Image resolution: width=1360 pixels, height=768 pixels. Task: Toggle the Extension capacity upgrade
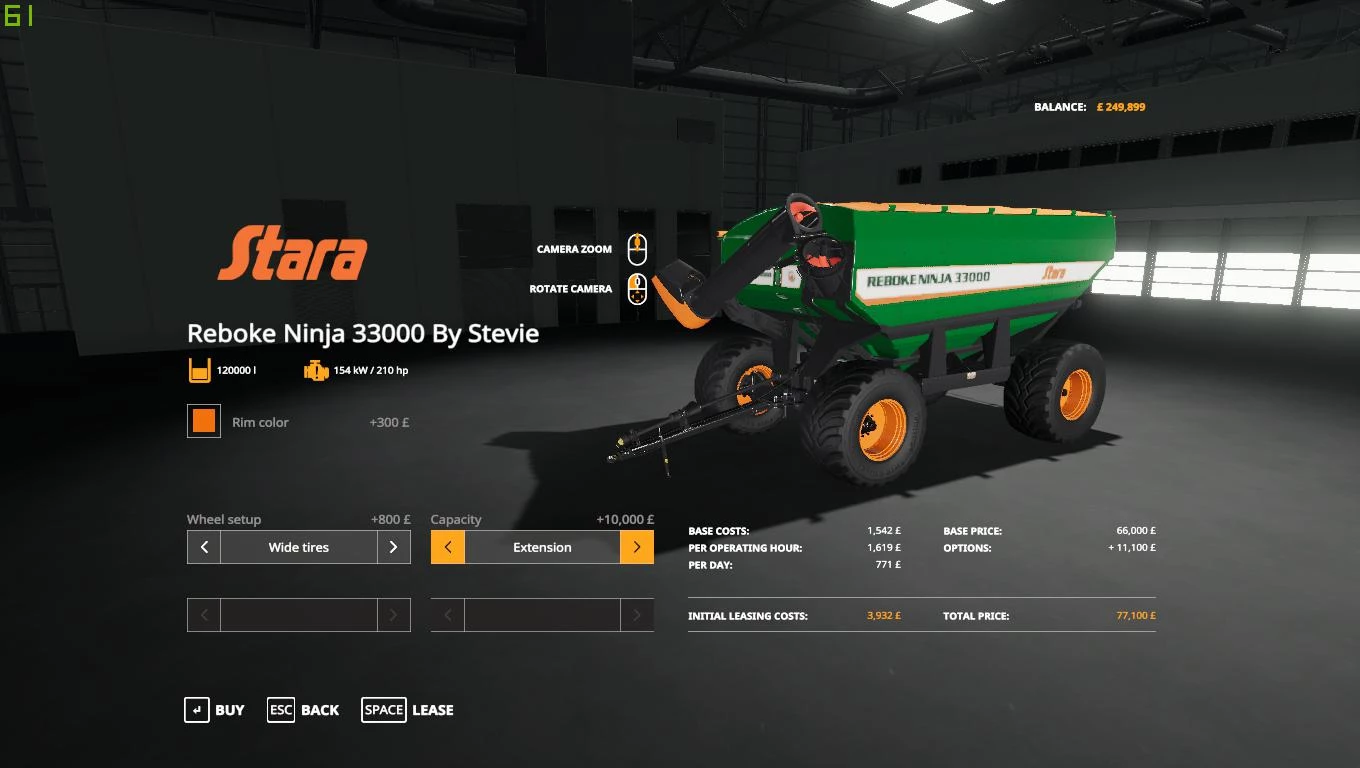pos(542,547)
